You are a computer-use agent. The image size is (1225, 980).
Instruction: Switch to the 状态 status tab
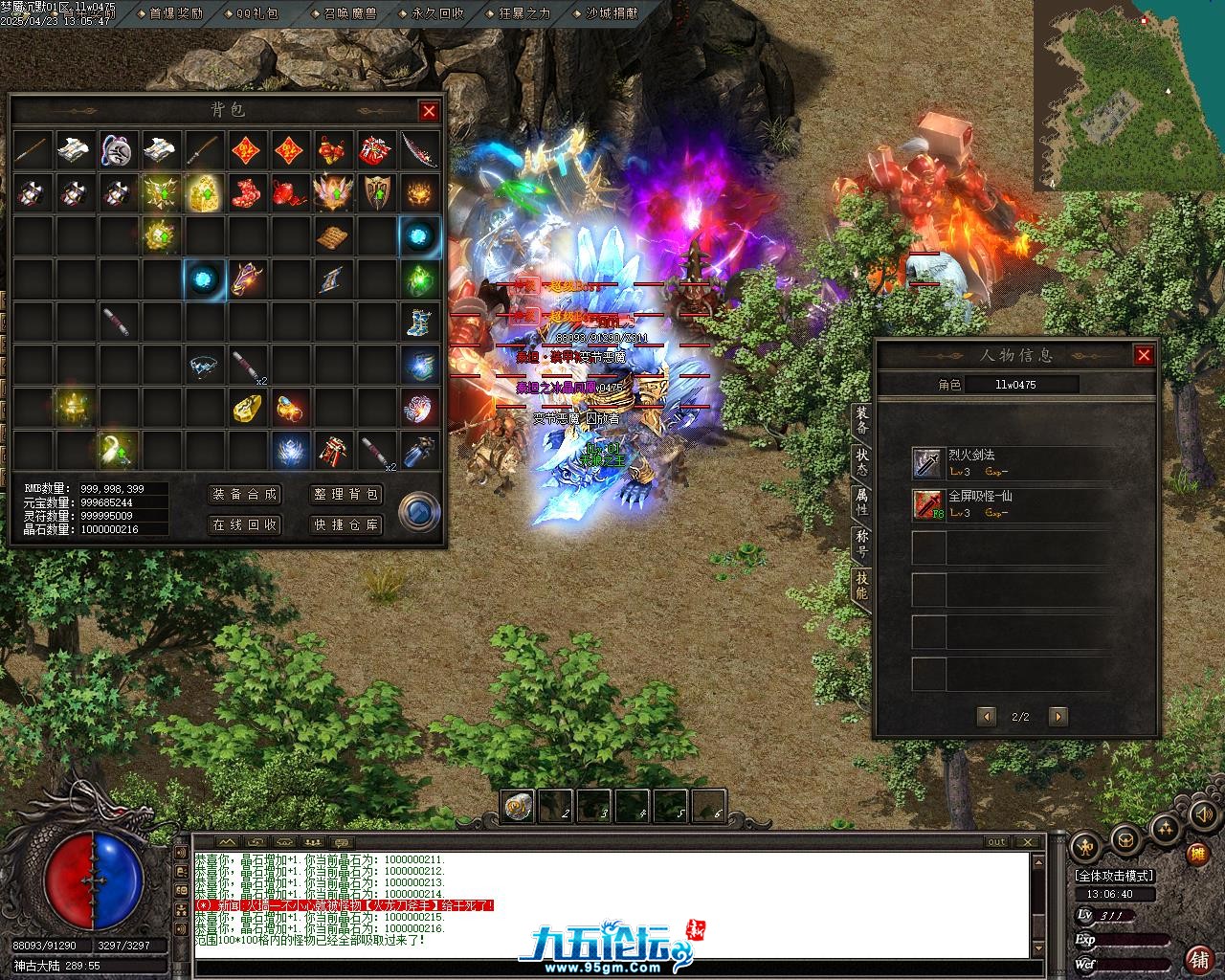tap(861, 462)
